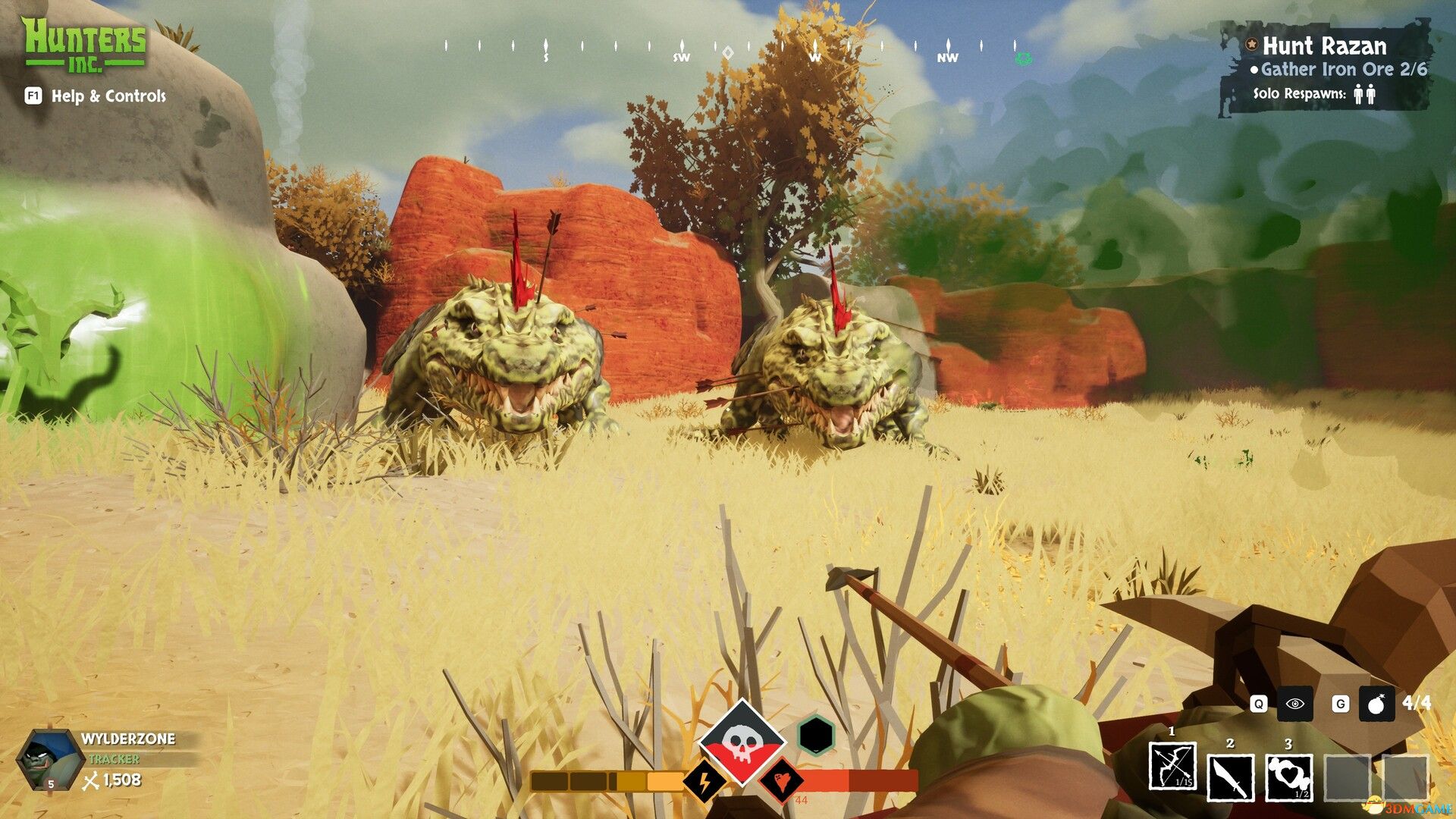Select the bow in hotbar slot 1
This screenshot has width=1456, height=819.
coord(1174,767)
